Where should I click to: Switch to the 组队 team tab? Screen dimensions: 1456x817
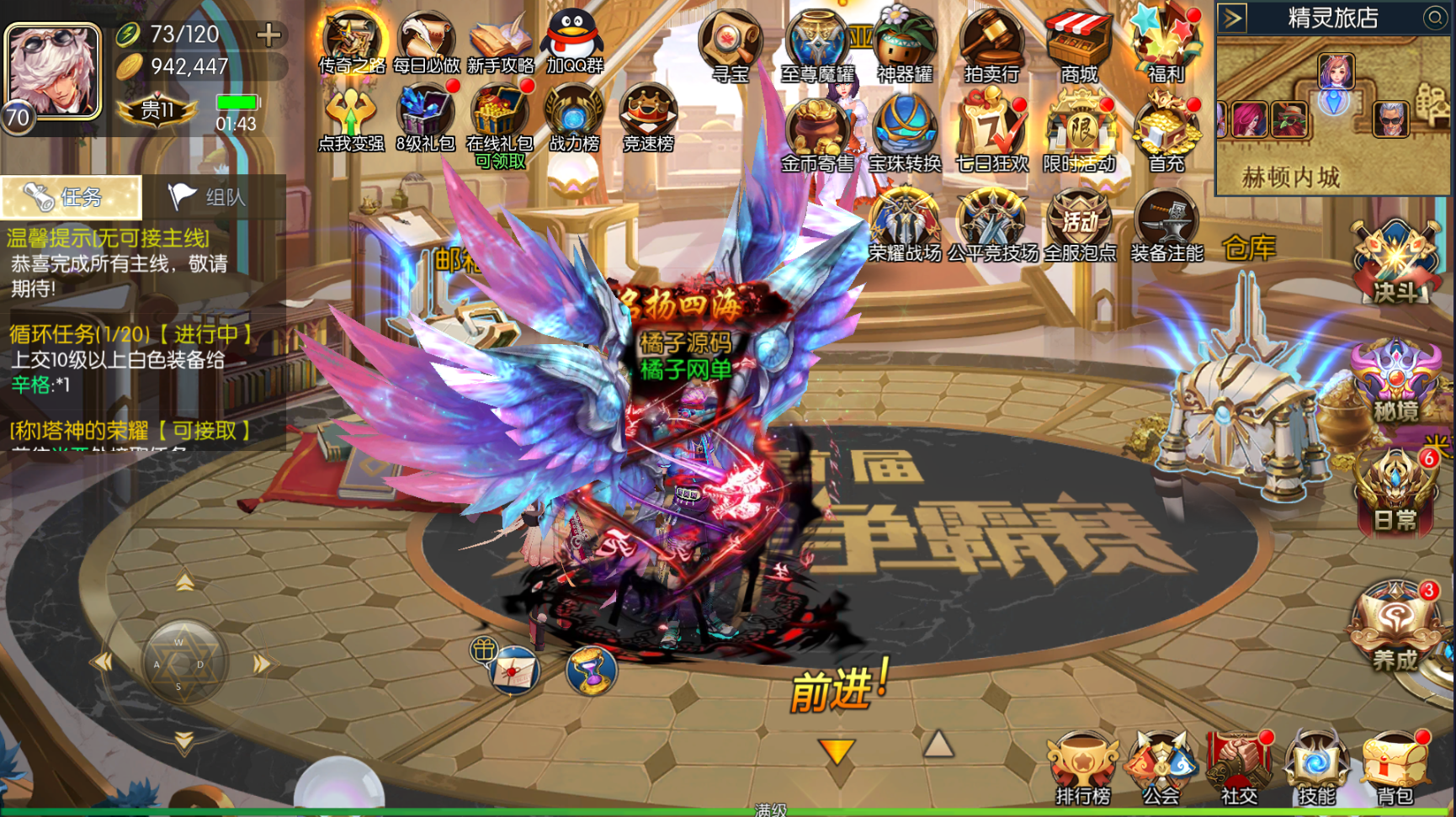[207, 197]
